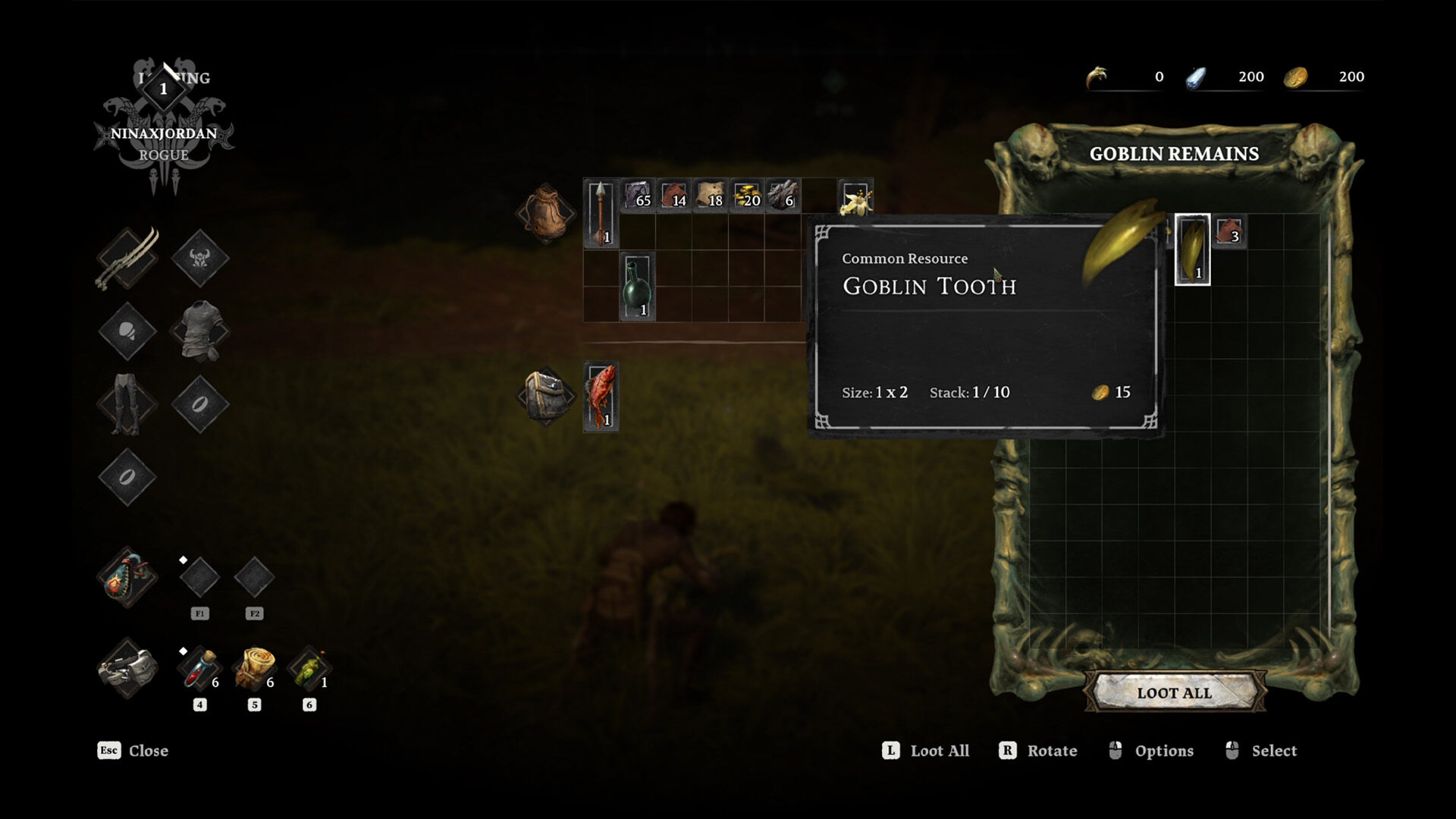Open the leather pouch container
The image size is (1456, 819).
tap(545, 213)
